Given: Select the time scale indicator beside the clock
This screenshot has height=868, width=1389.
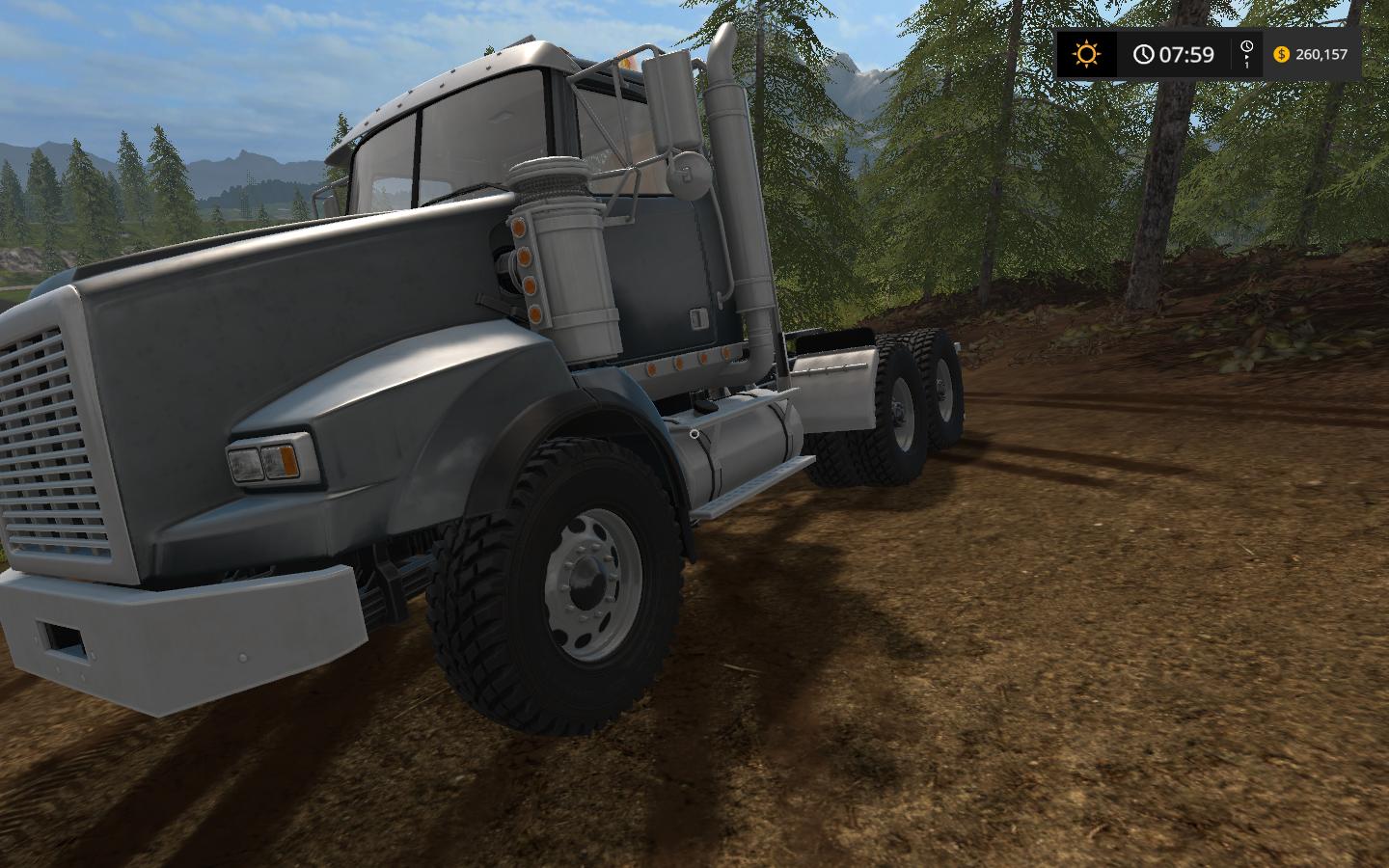Looking at the screenshot, I should point(1246,54).
